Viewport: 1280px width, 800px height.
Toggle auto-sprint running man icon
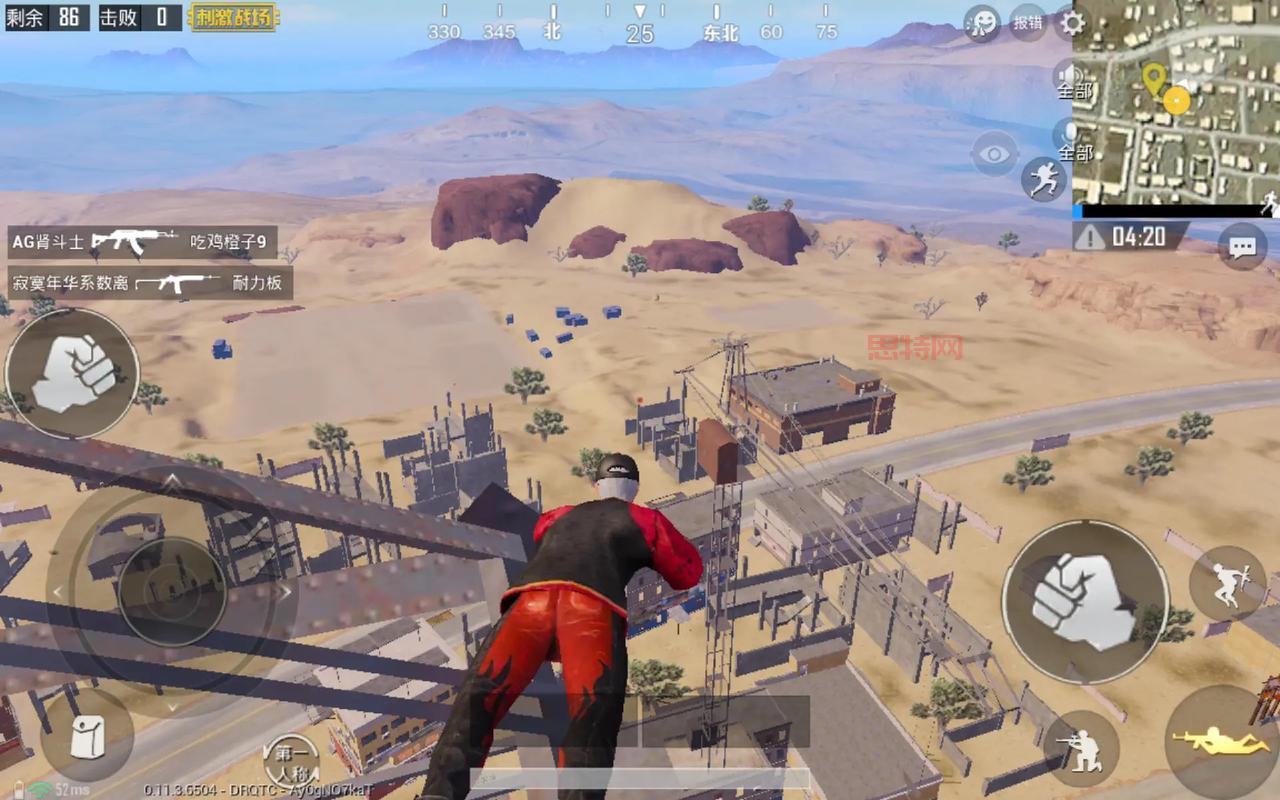coord(1044,179)
